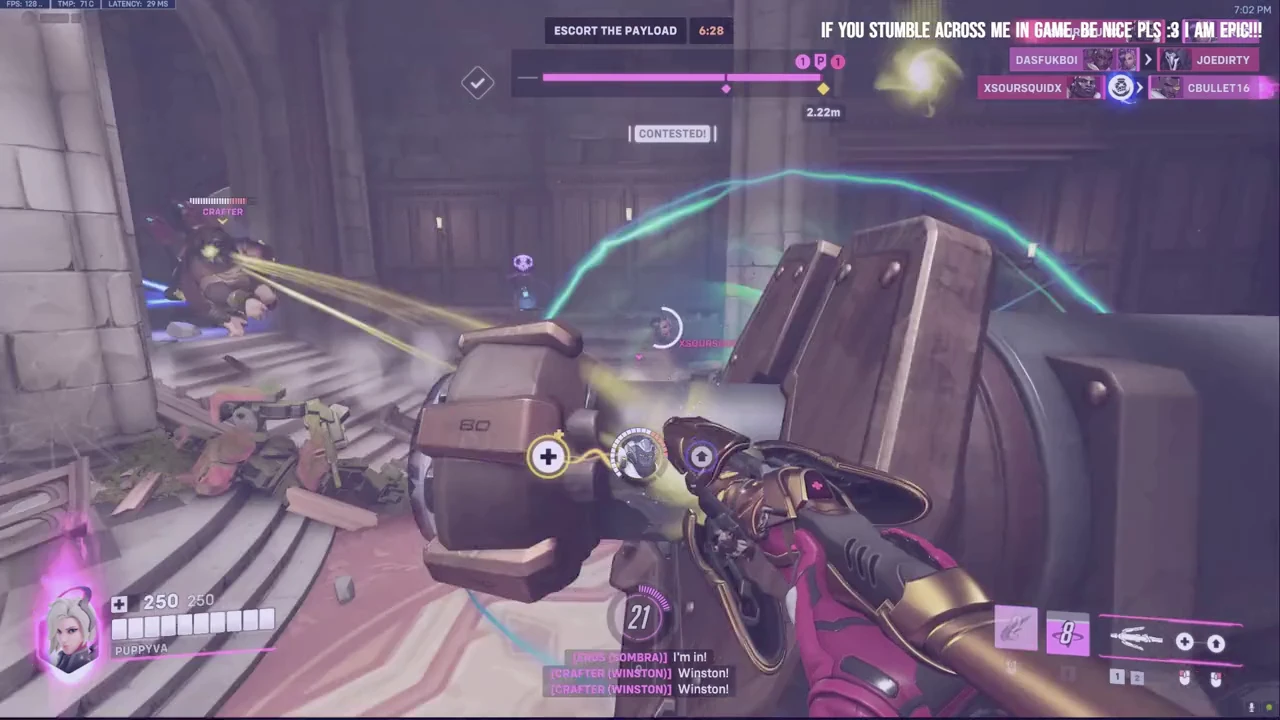
Task: Click the Contested status banner
Action: click(x=672, y=134)
